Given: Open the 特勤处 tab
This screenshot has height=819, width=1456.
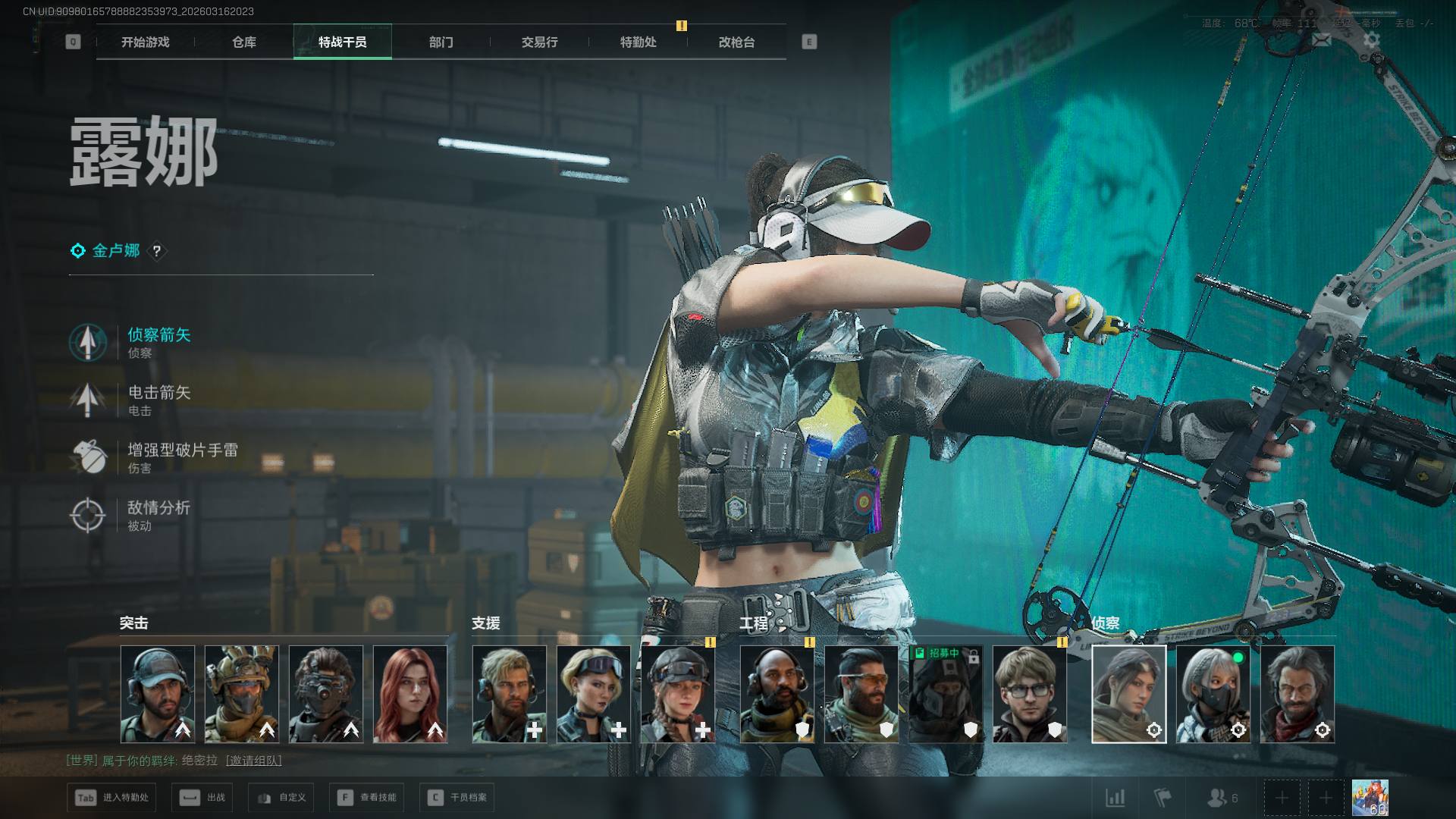Looking at the screenshot, I should [638, 42].
